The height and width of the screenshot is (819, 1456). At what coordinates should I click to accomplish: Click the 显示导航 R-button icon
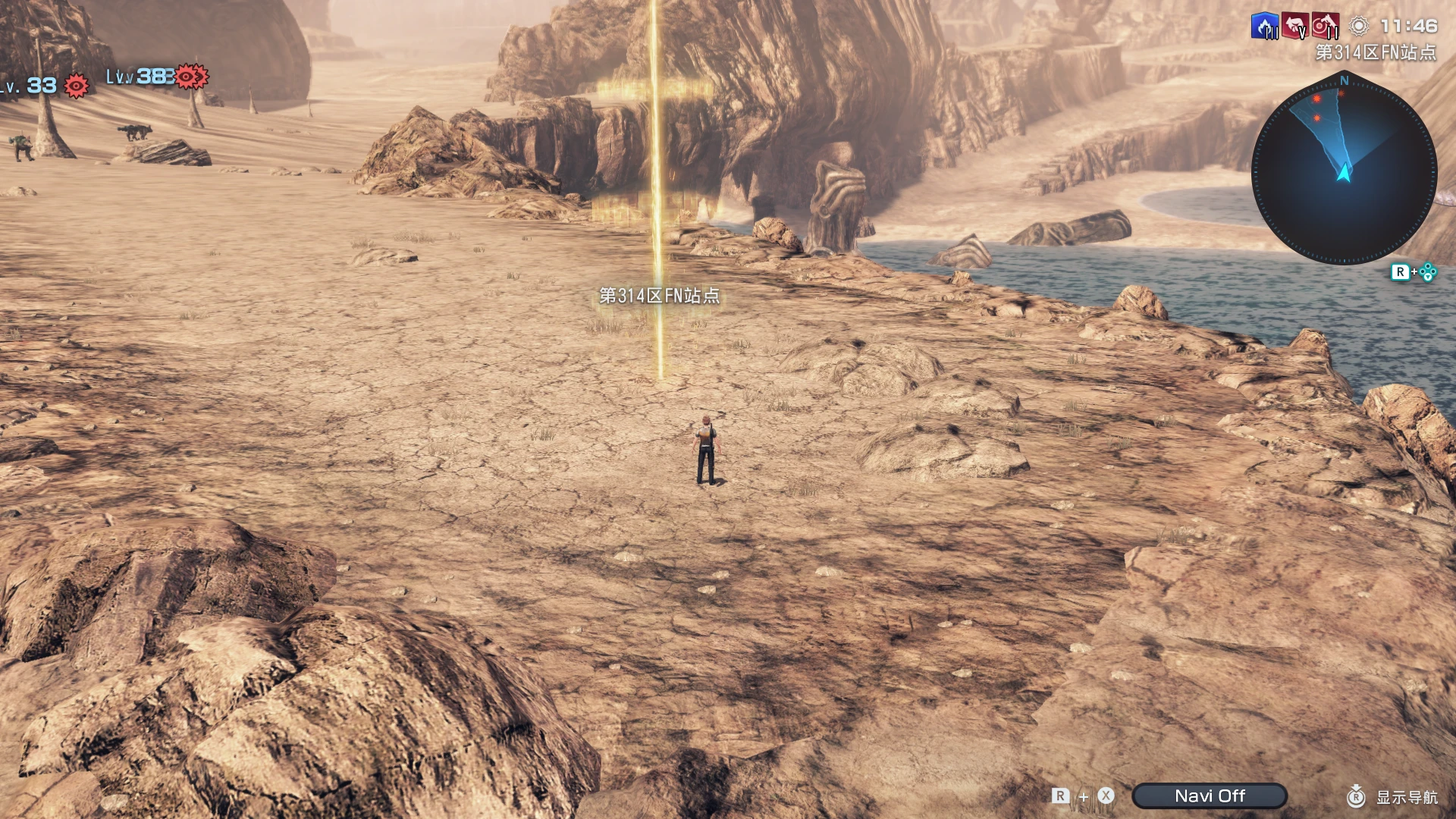(x=1357, y=797)
